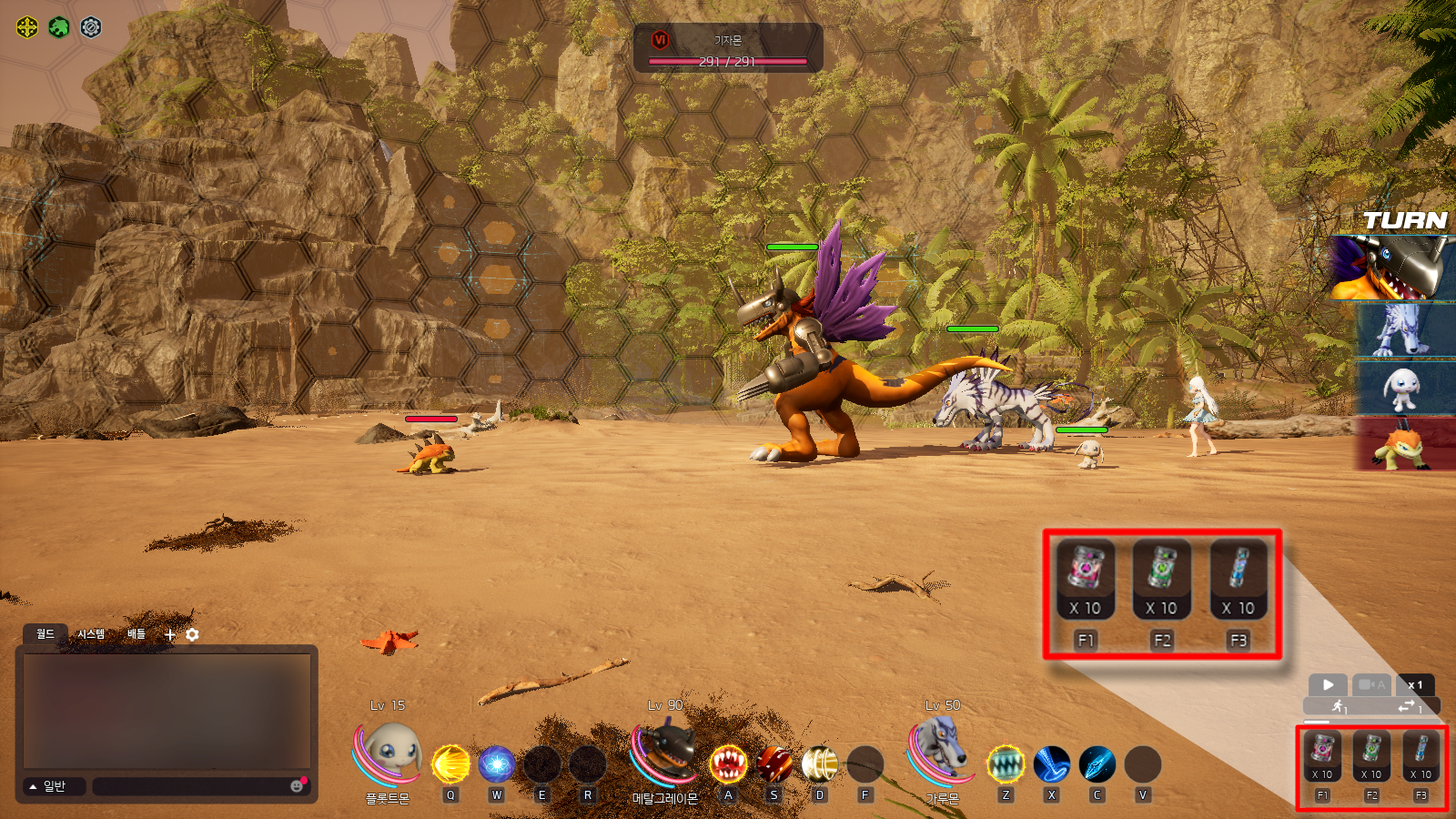The width and height of the screenshot is (1456, 819).
Task: Open chat settings via the gear icon
Action: (192, 634)
